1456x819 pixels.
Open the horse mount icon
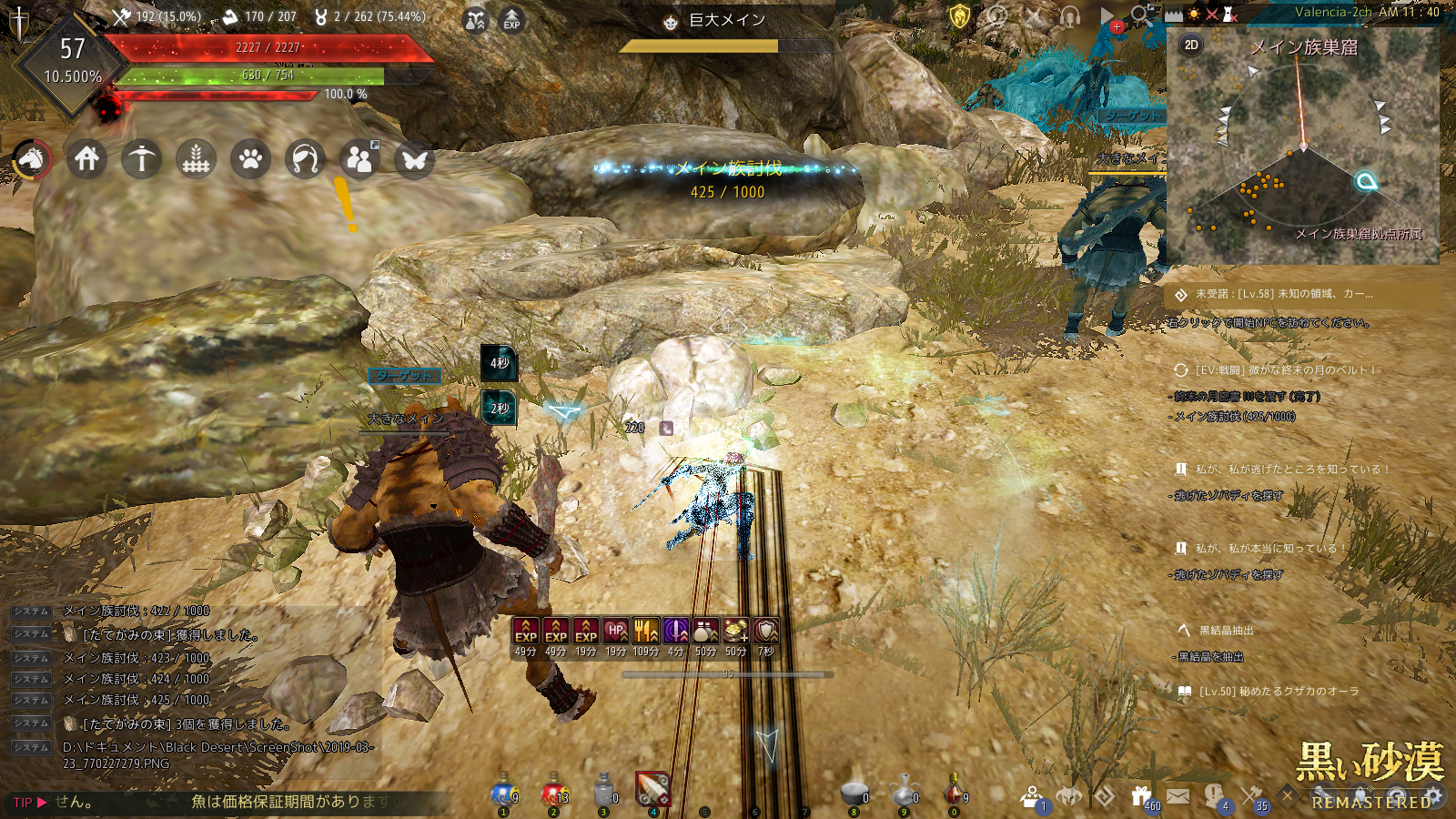point(32,160)
